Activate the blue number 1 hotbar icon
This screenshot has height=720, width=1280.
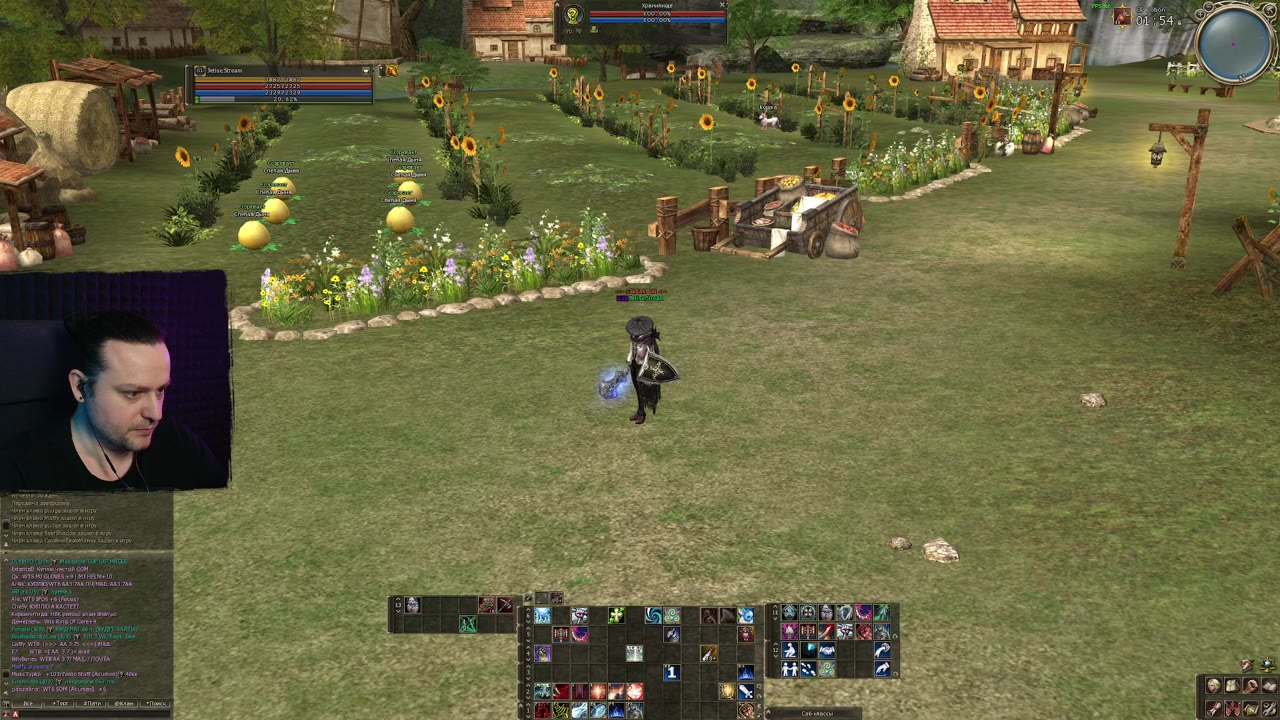[x=671, y=673]
